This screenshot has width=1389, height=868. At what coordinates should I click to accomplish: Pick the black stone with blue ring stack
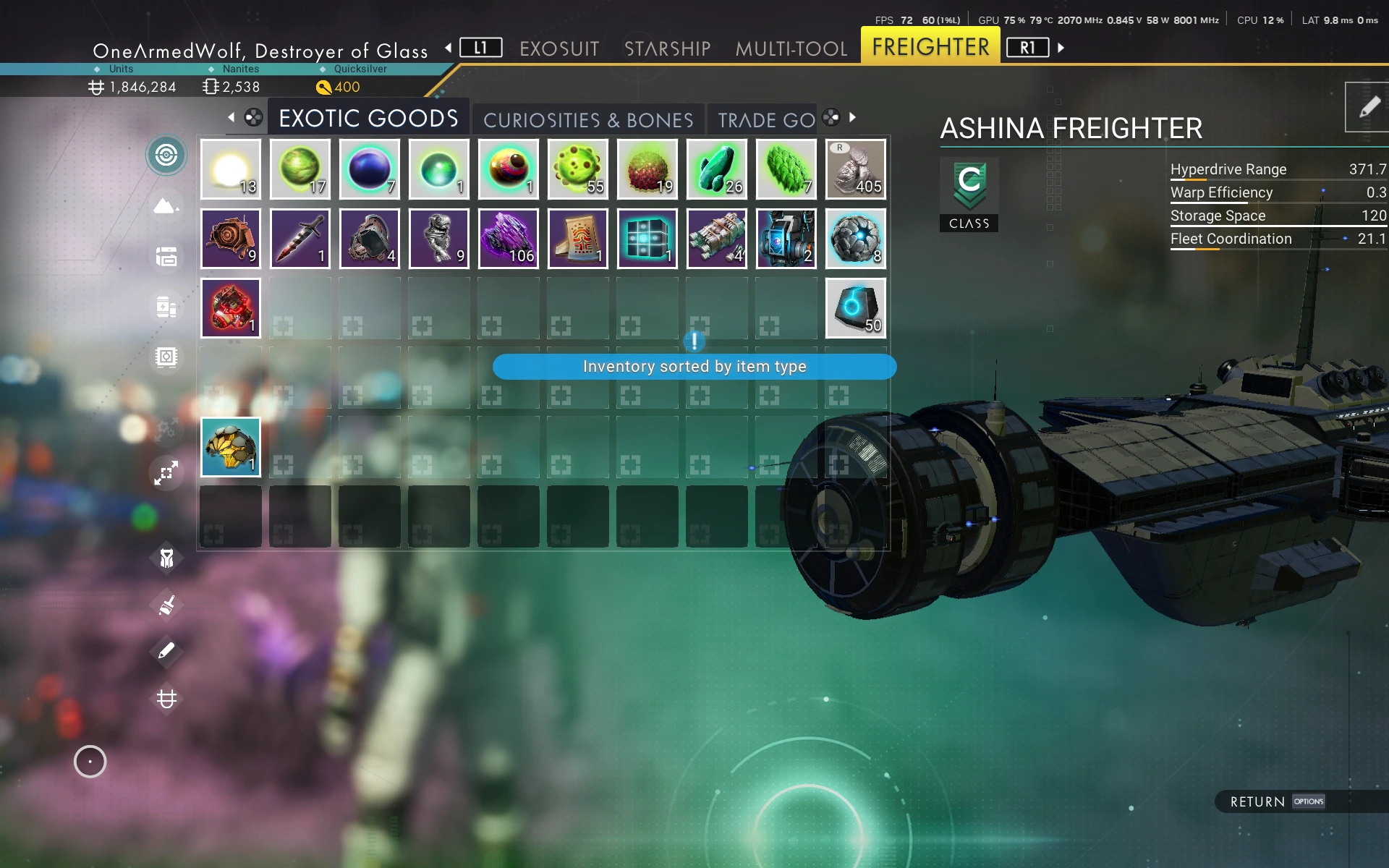pyautogui.click(x=856, y=308)
